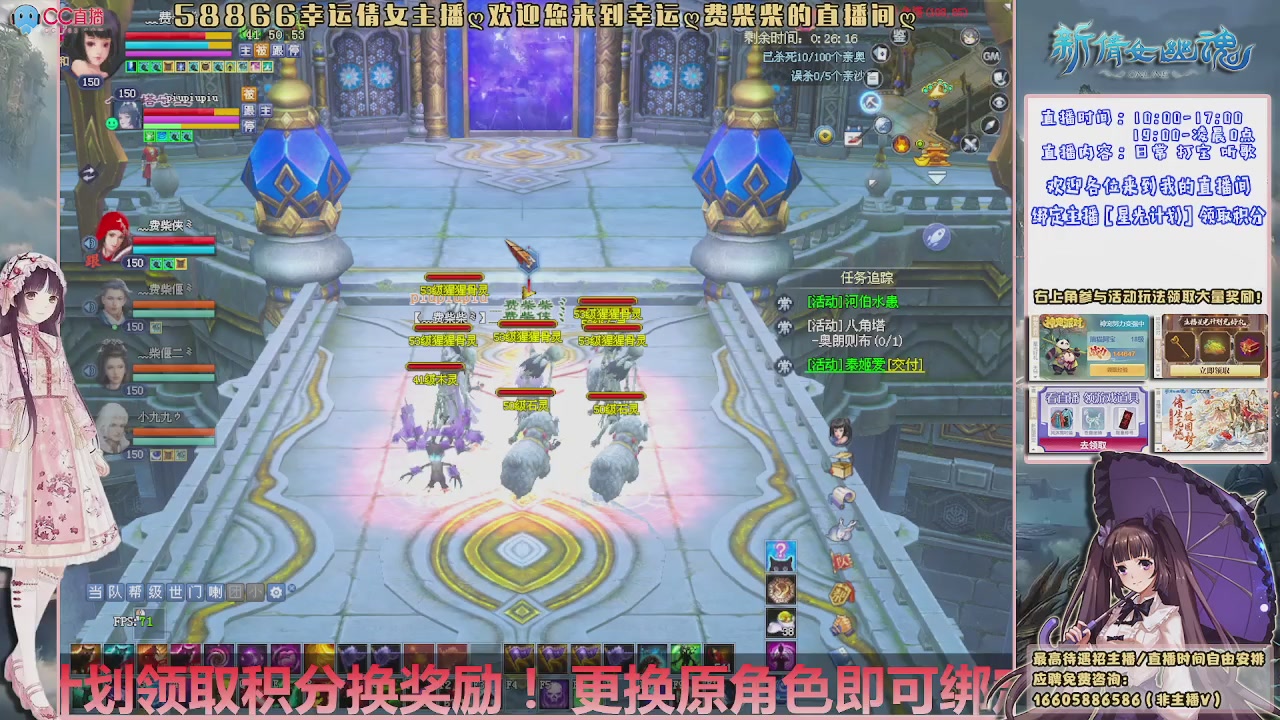Click the GM icon near the minimap

click(990, 56)
